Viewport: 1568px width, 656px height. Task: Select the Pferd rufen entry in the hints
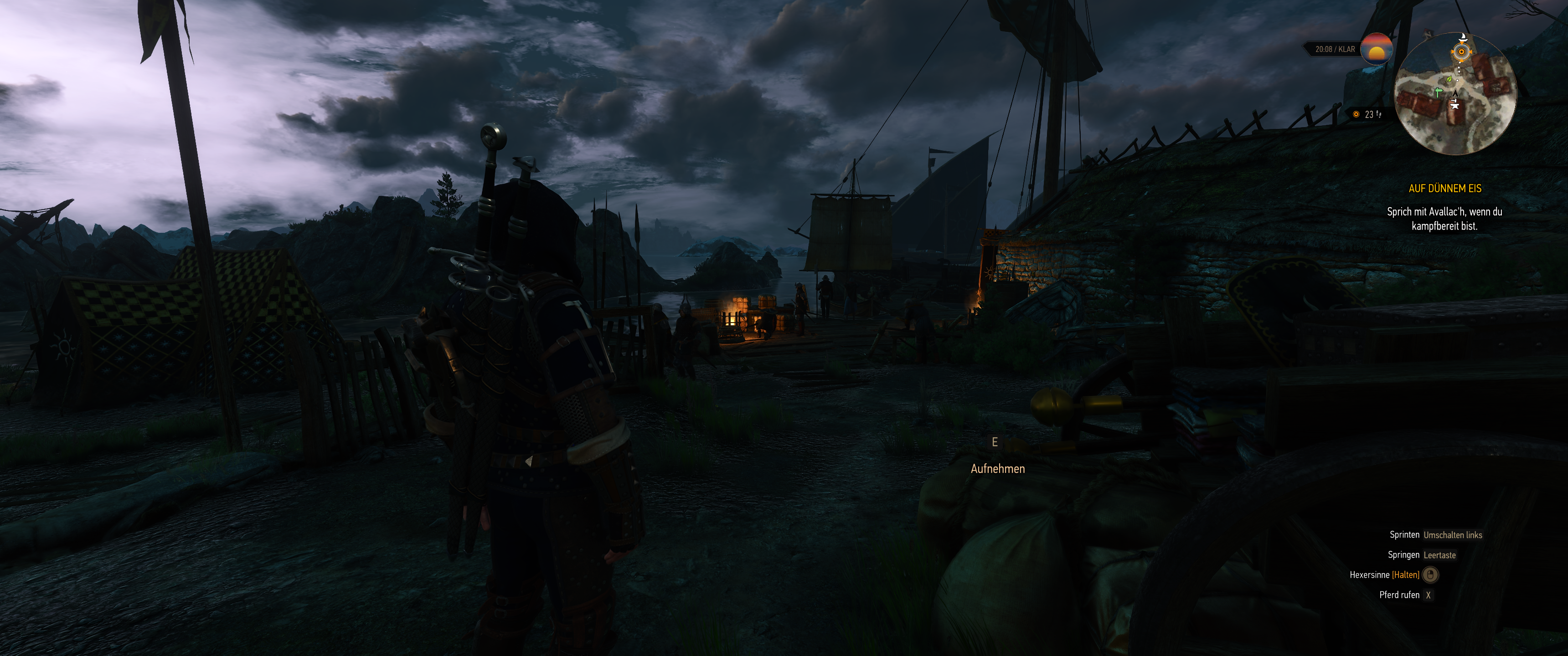(1401, 595)
